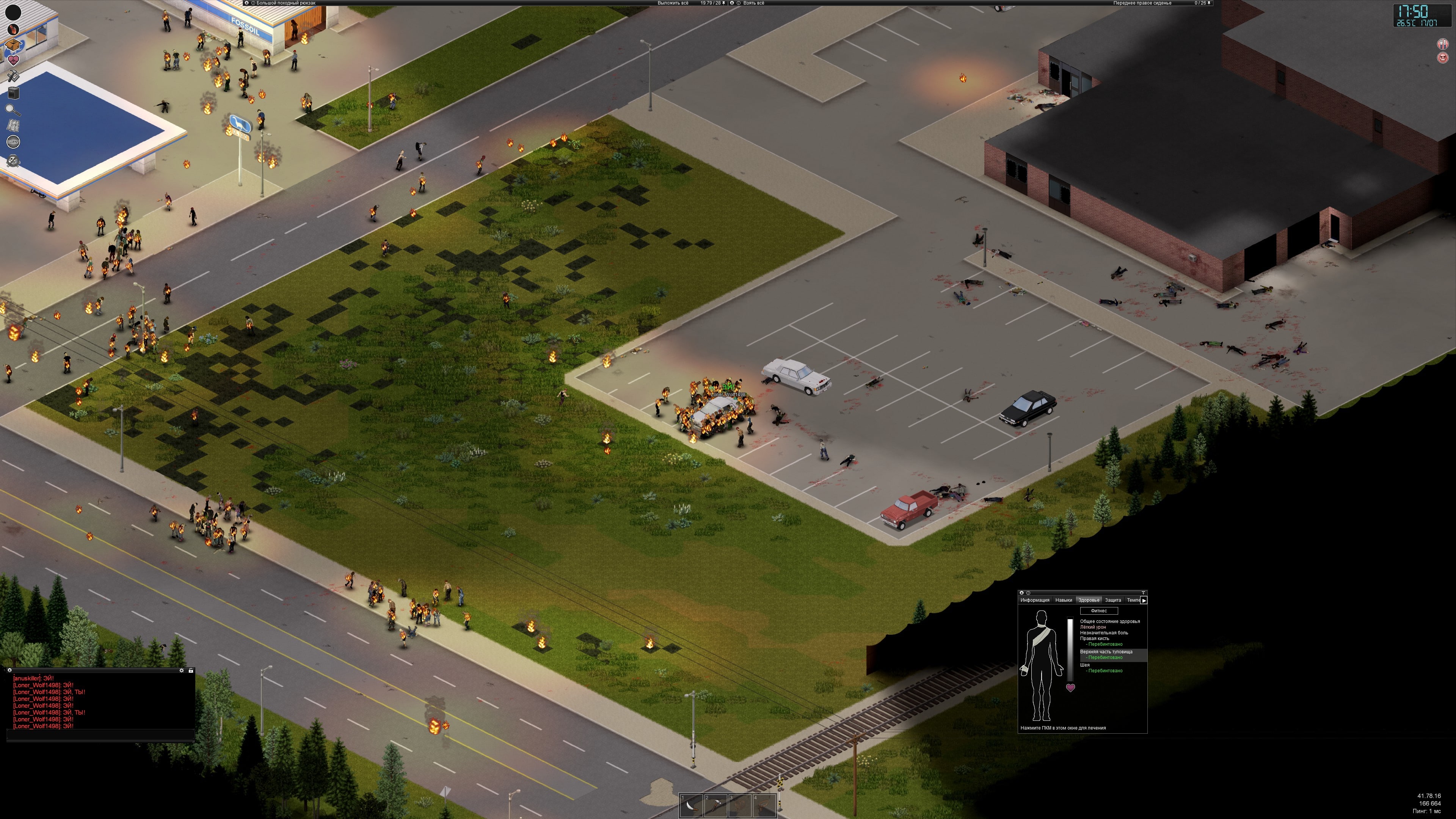Open the inventory cardboard box icon
This screenshot has width=1456, height=819.
coord(13,44)
